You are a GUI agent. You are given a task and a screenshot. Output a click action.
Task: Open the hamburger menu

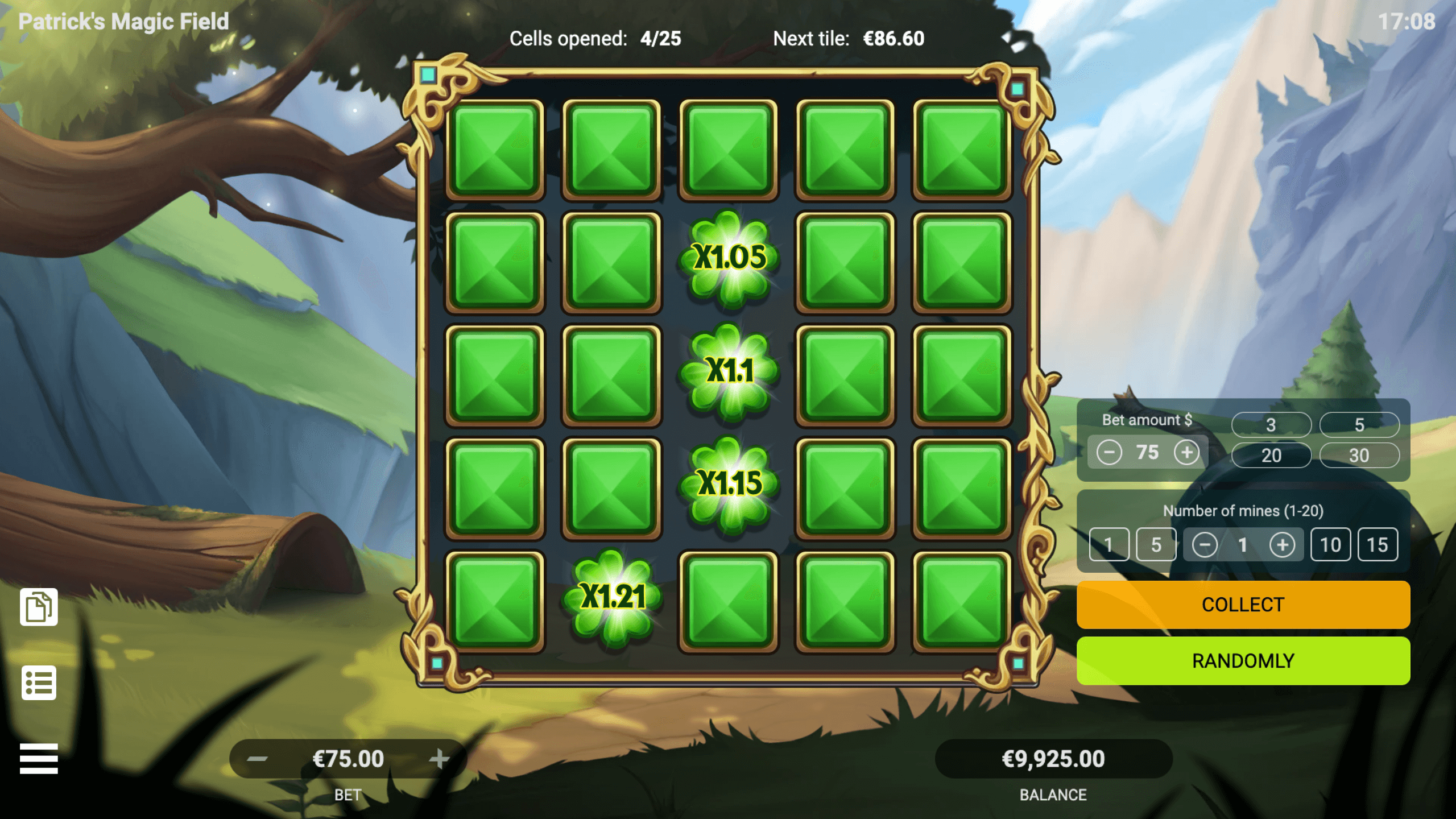point(39,759)
